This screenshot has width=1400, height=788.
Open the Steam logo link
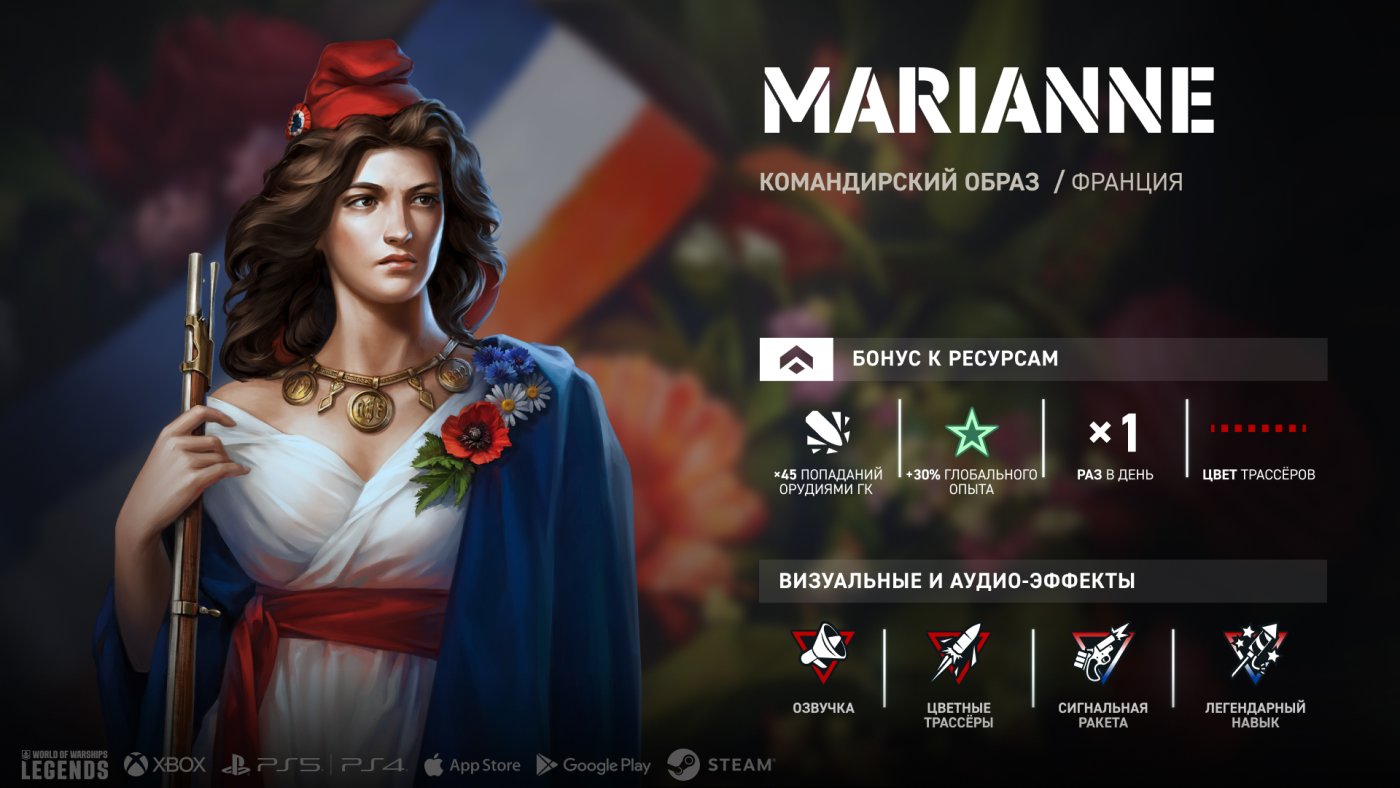720,765
